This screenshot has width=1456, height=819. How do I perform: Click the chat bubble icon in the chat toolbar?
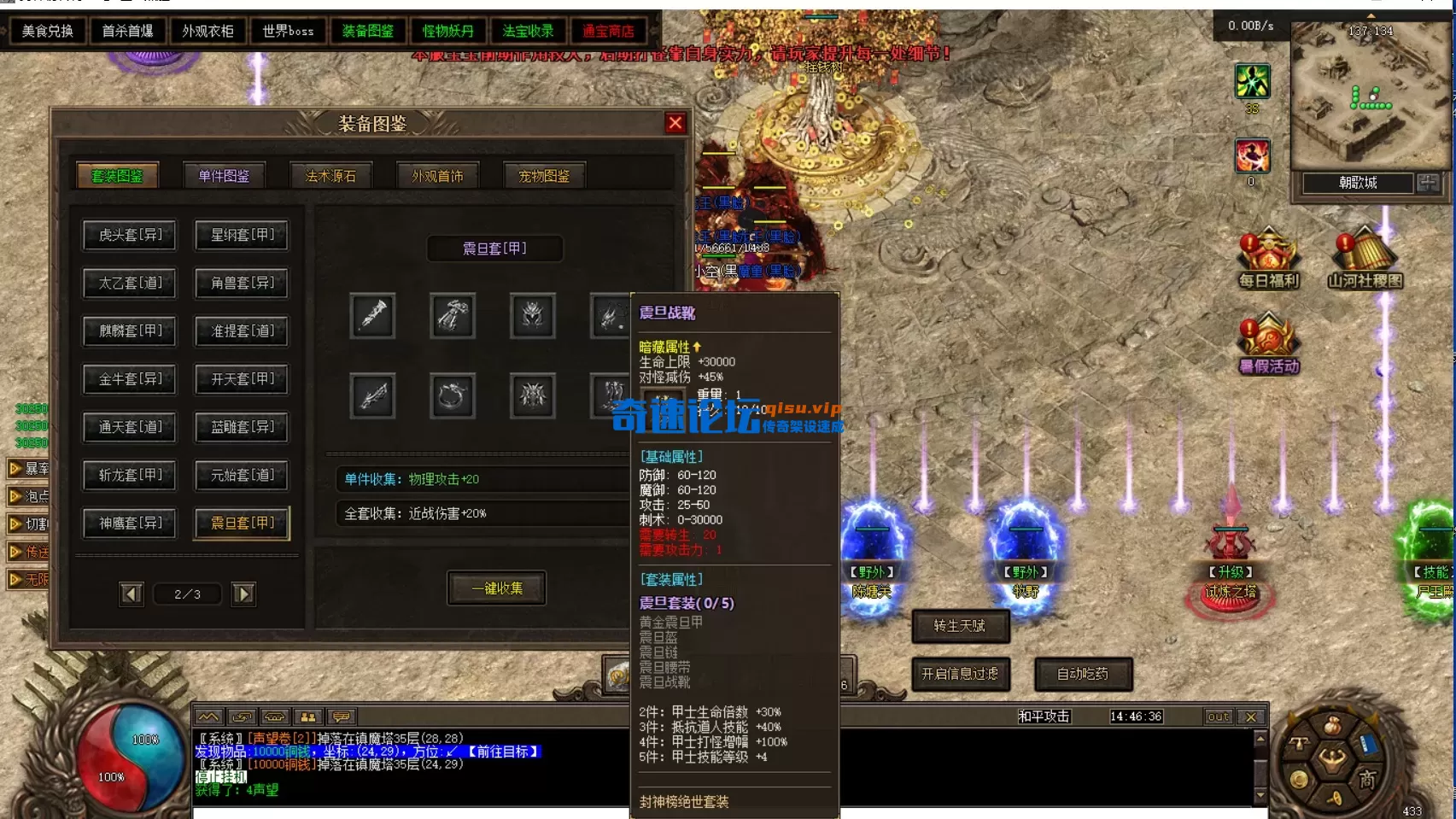pyautogui.click(x=342, y=717)
